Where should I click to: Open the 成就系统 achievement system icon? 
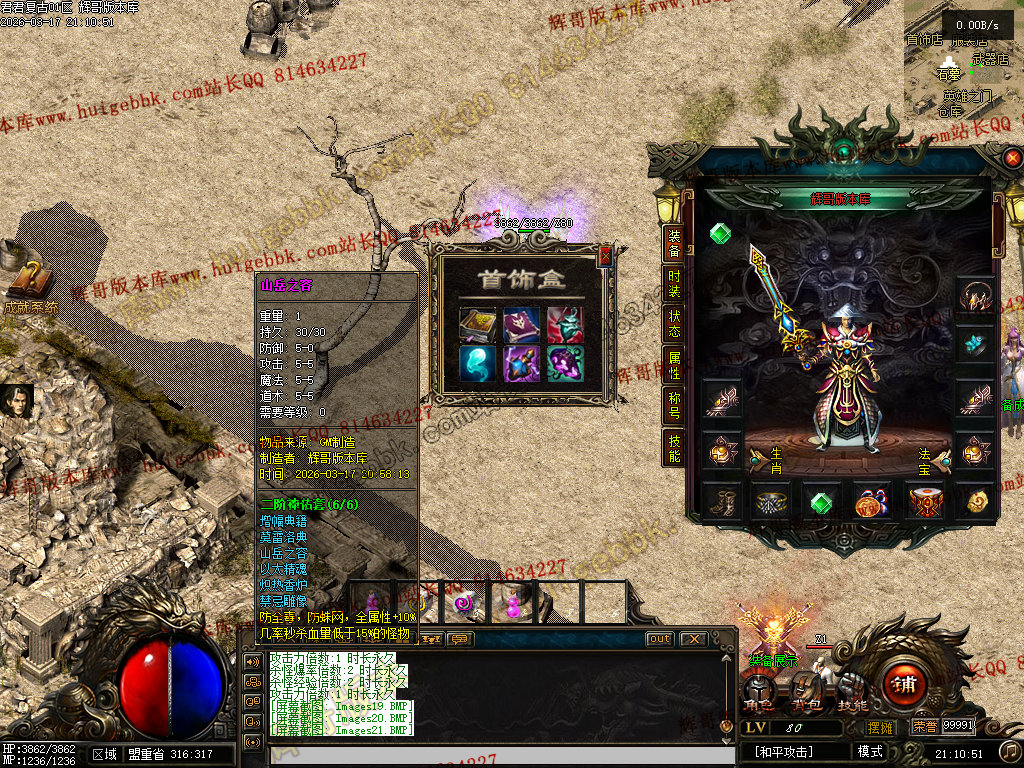(x=28, y=283)
